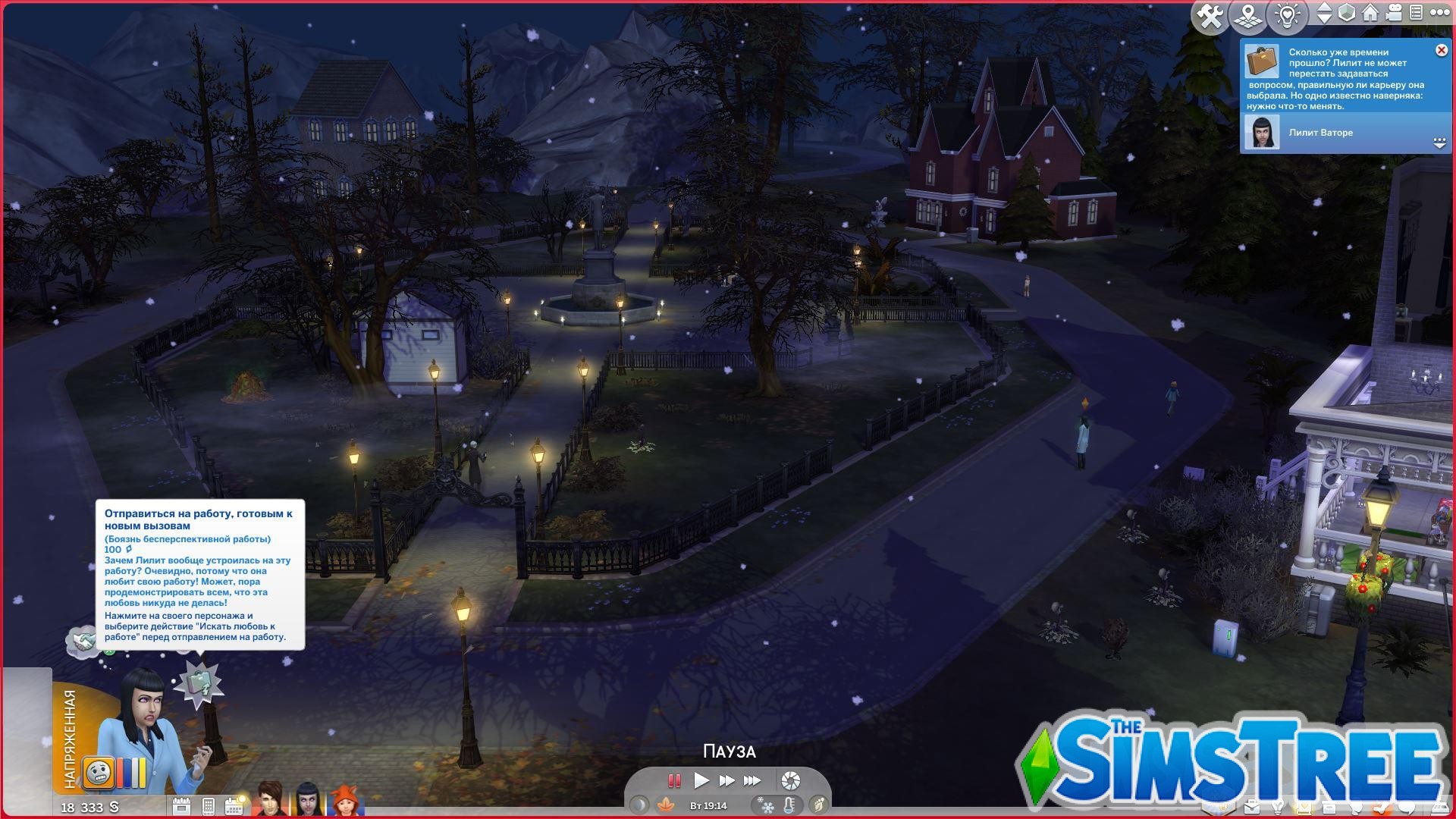Open the world map with the map pin icon
Screen dimensions: 1456x819
(1248, 14)
